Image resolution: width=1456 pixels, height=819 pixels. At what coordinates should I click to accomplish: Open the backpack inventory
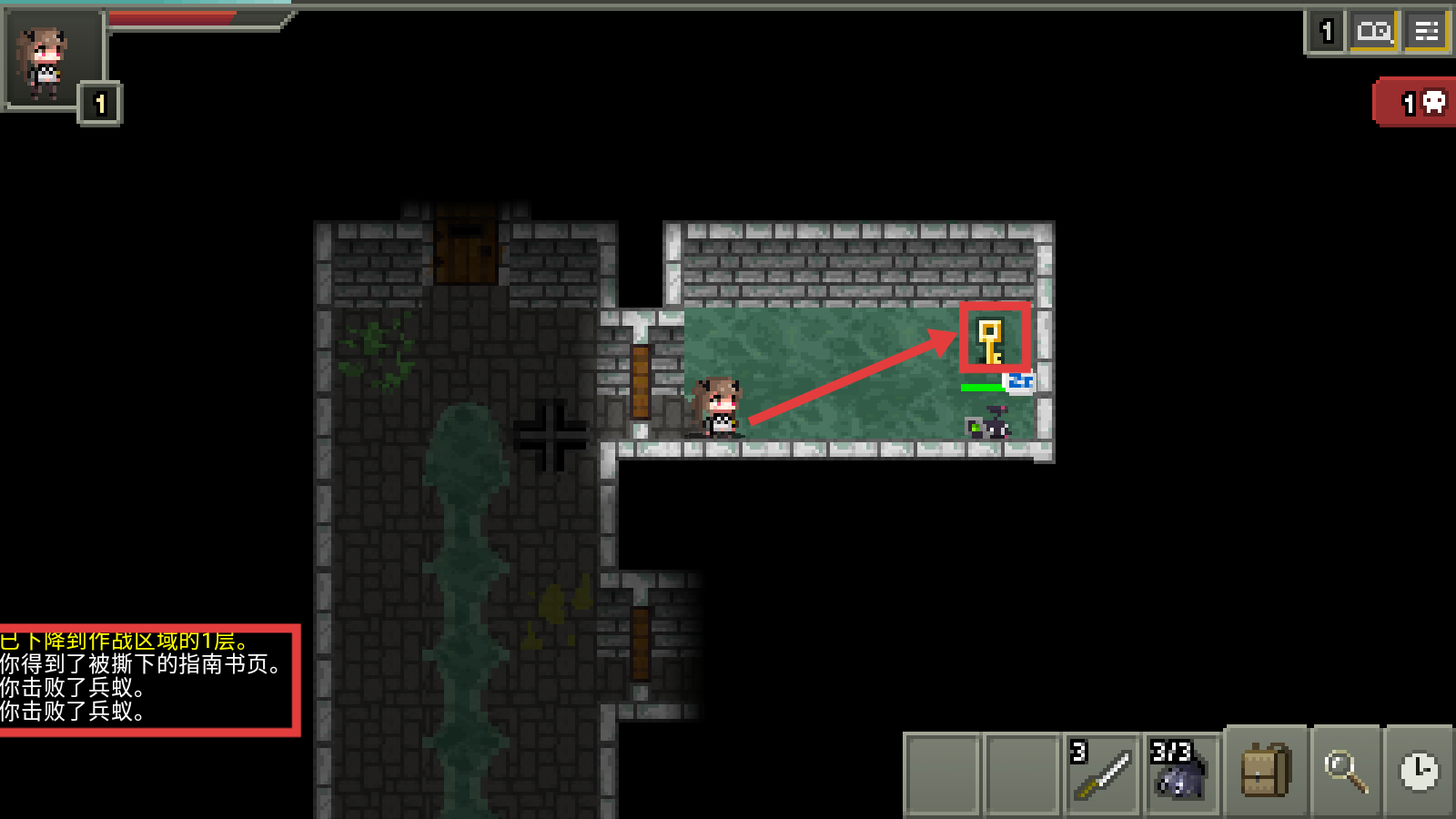point(1266,771)
